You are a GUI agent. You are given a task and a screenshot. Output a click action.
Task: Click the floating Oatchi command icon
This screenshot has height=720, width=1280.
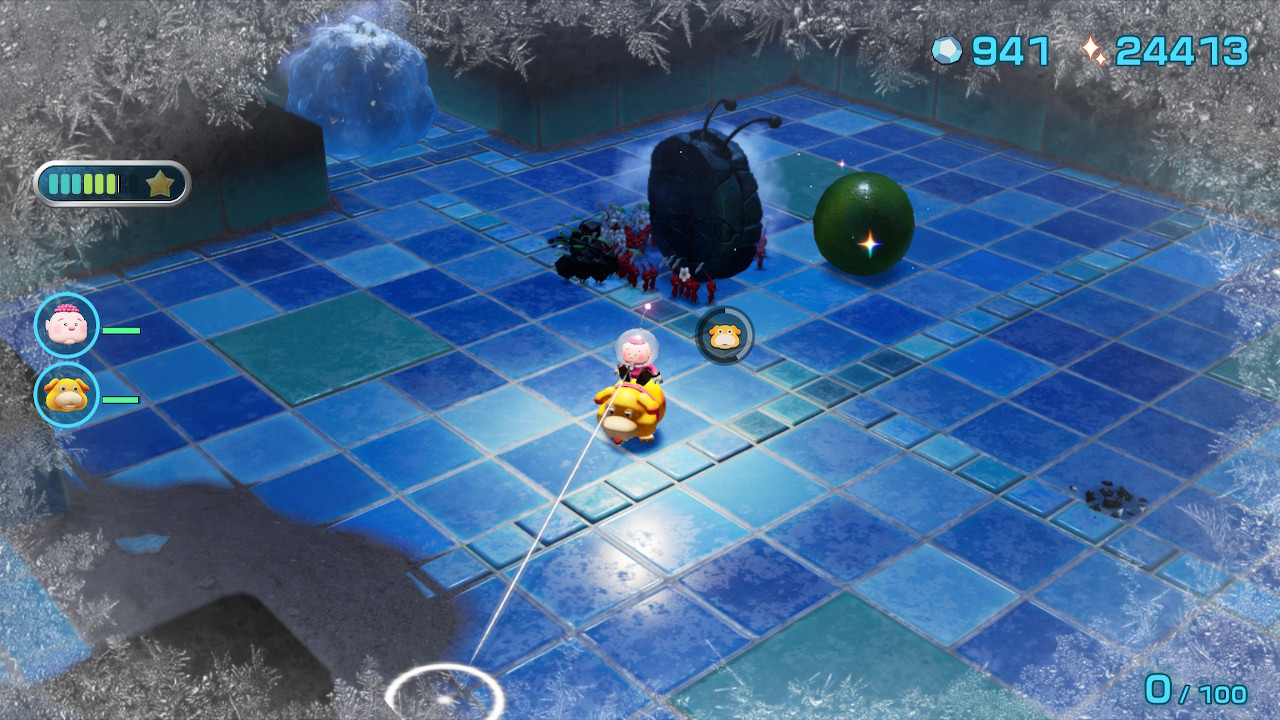724,335
